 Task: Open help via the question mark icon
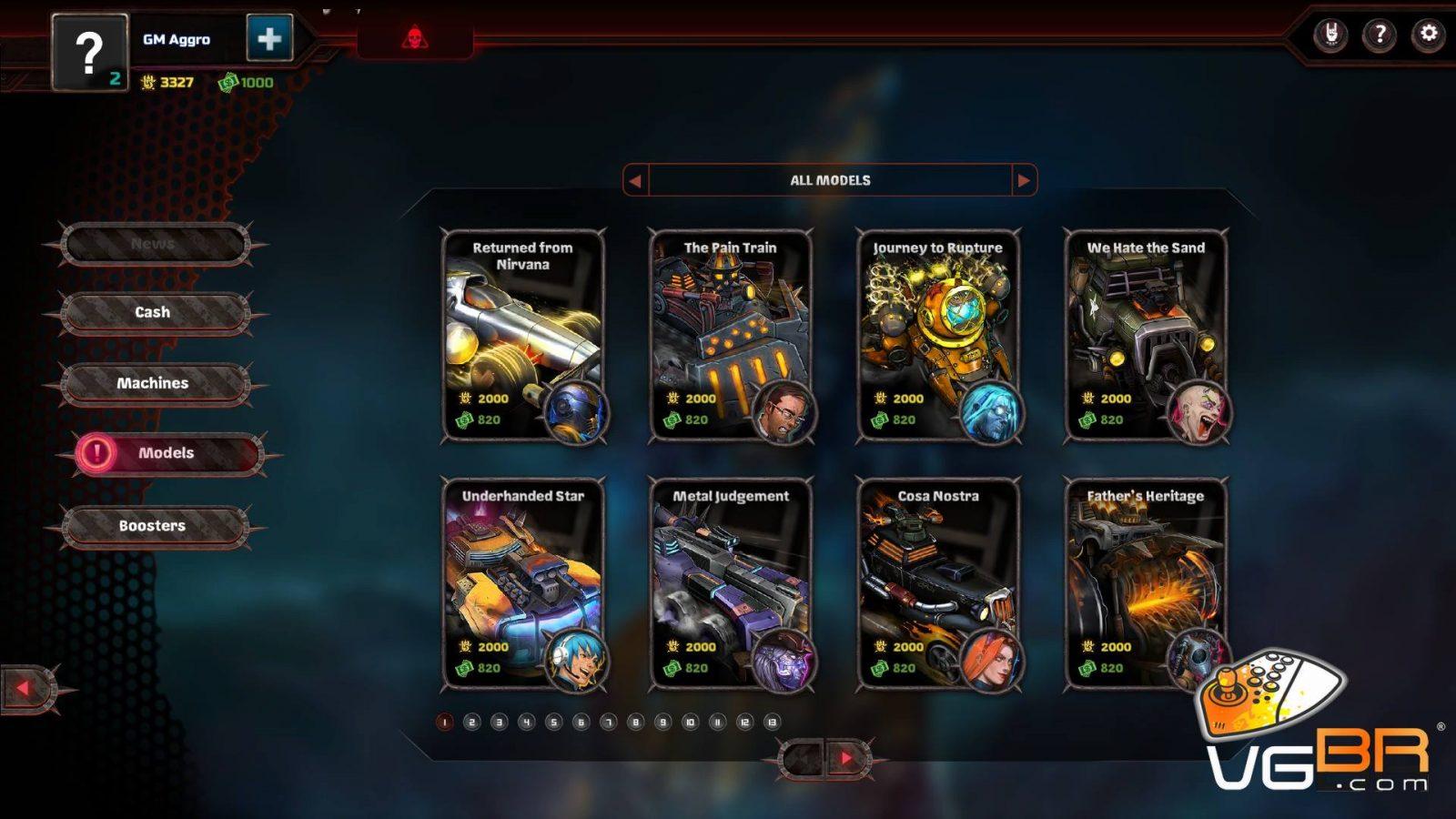coord(1380,35)
